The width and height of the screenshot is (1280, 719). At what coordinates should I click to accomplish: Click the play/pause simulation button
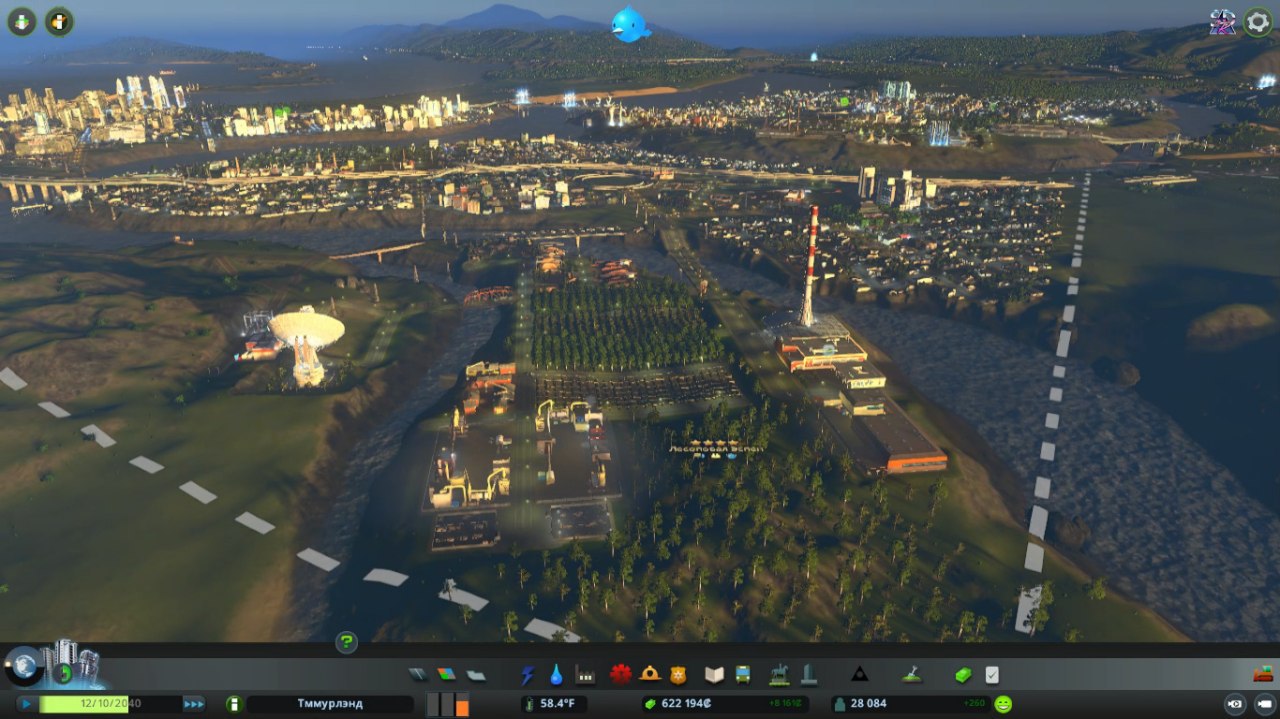(27, 704)
